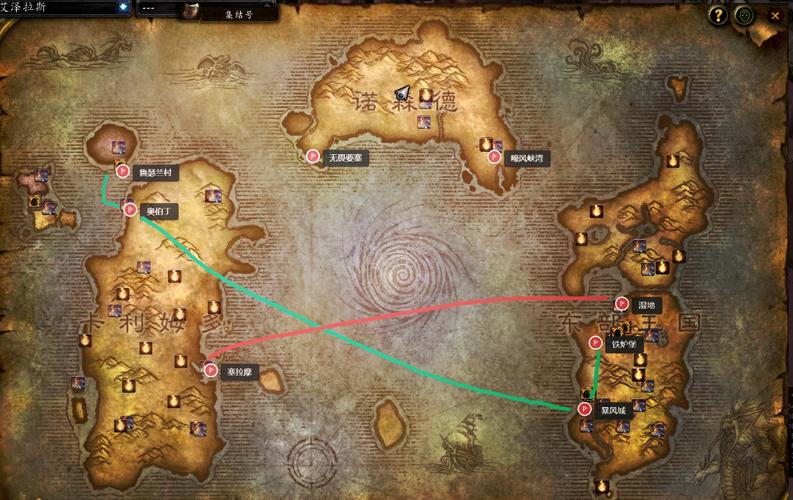793x500 pixels.
Task: Select the 无畏要塞 map marker
Action: coord(313,157)
